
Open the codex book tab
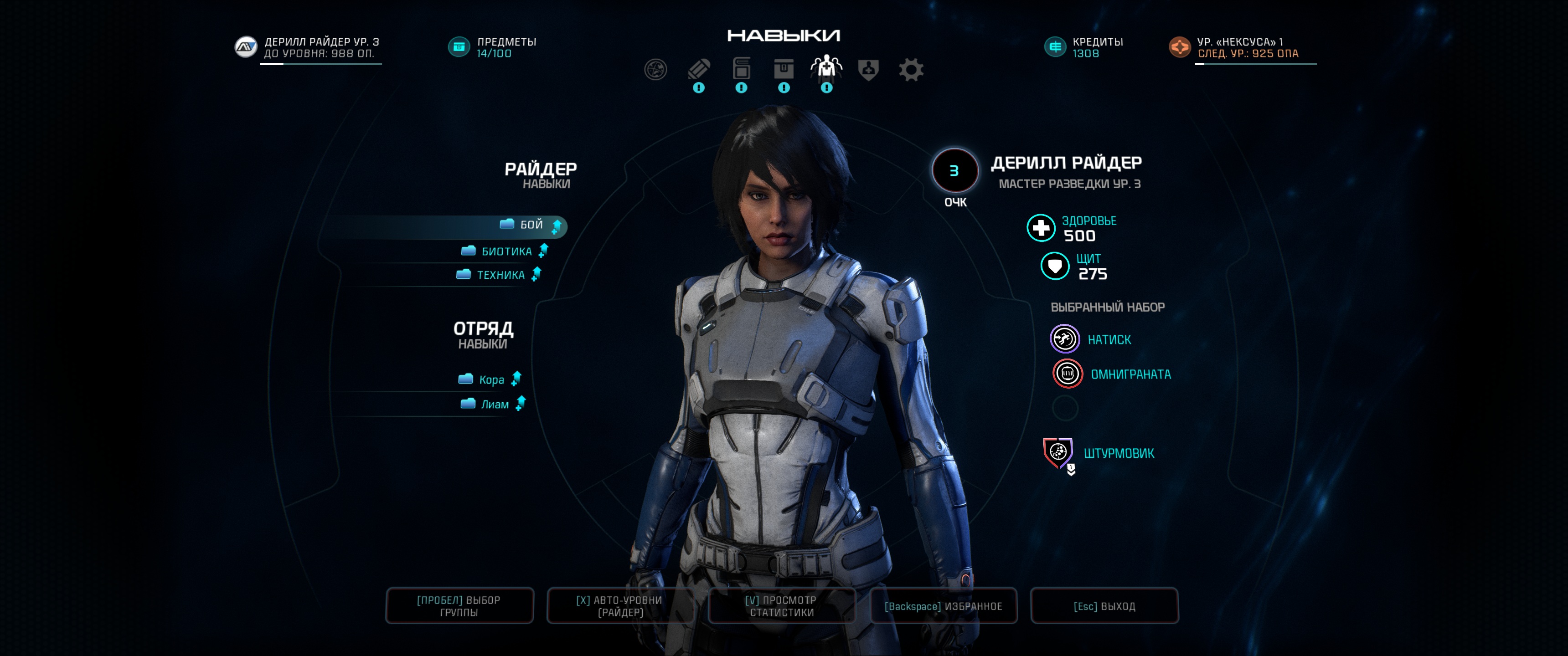pos(742,69)
